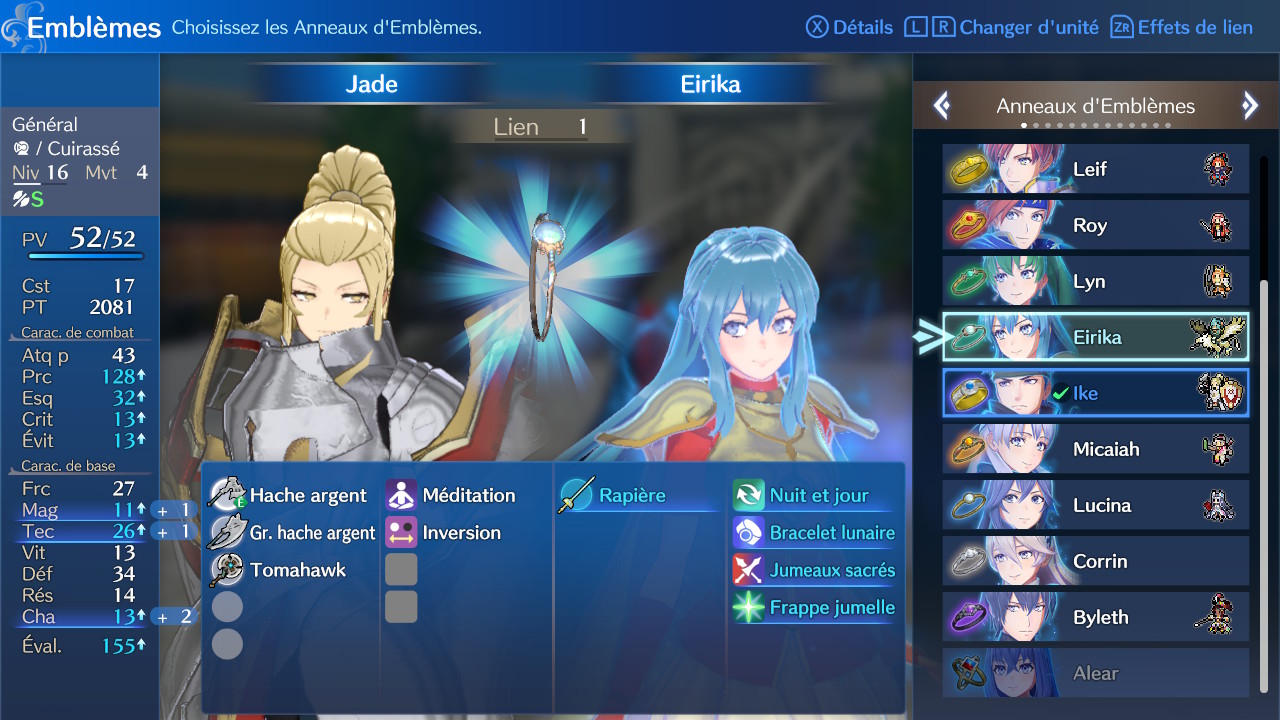Choose Roy from the emblem list
1280x720 pixels.
click(x=1095, y=225)
